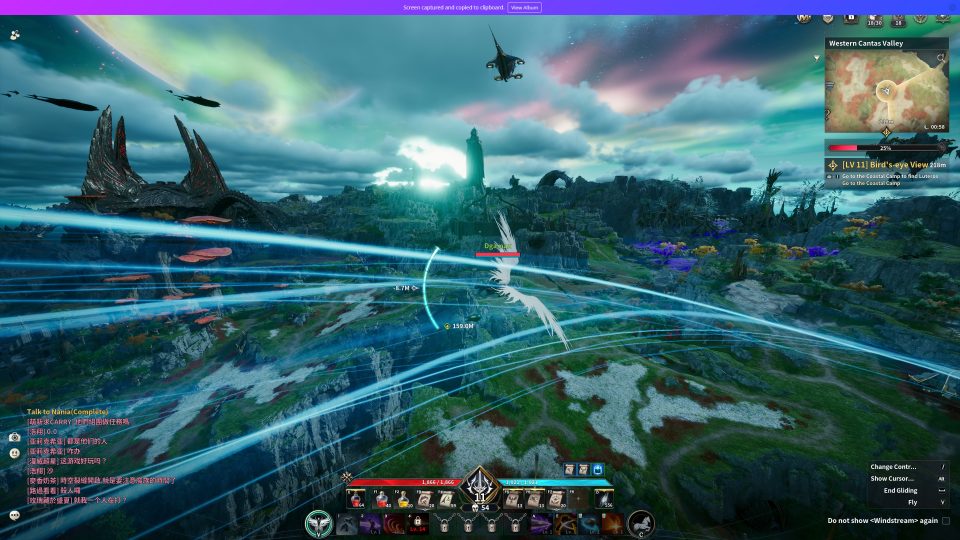Use the white feather item slot
This screenshot has width=960, height=540.
click(x=606, y=498)
